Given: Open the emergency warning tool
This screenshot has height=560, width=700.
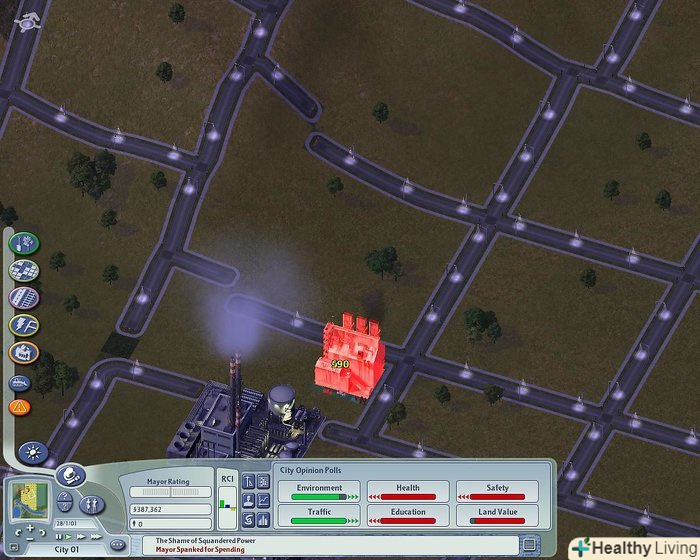Looking at the screenshot, I should (20, 407).
